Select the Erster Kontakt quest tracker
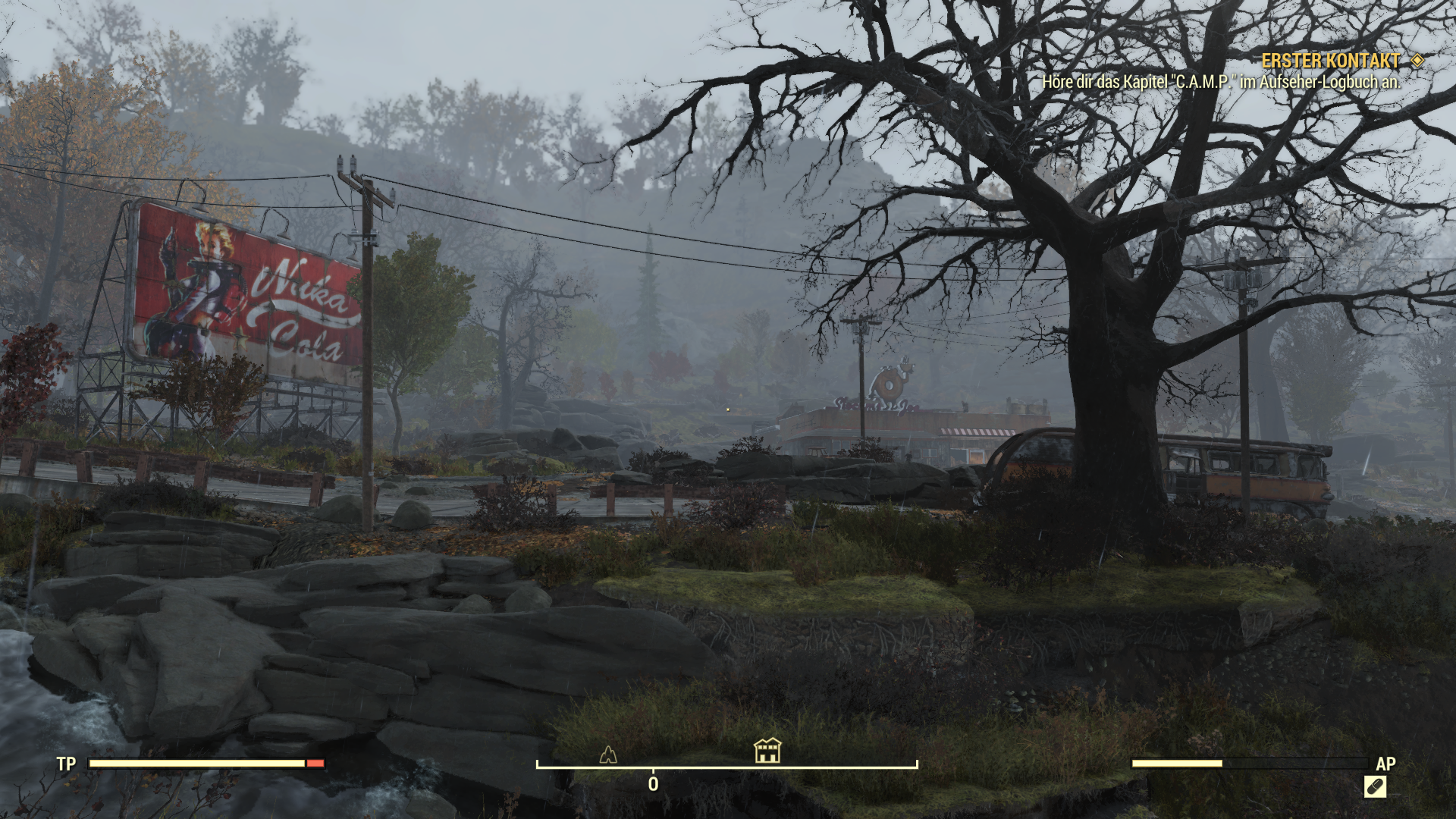Viewport: 1456px width, 819px height. click(1330, 61)
